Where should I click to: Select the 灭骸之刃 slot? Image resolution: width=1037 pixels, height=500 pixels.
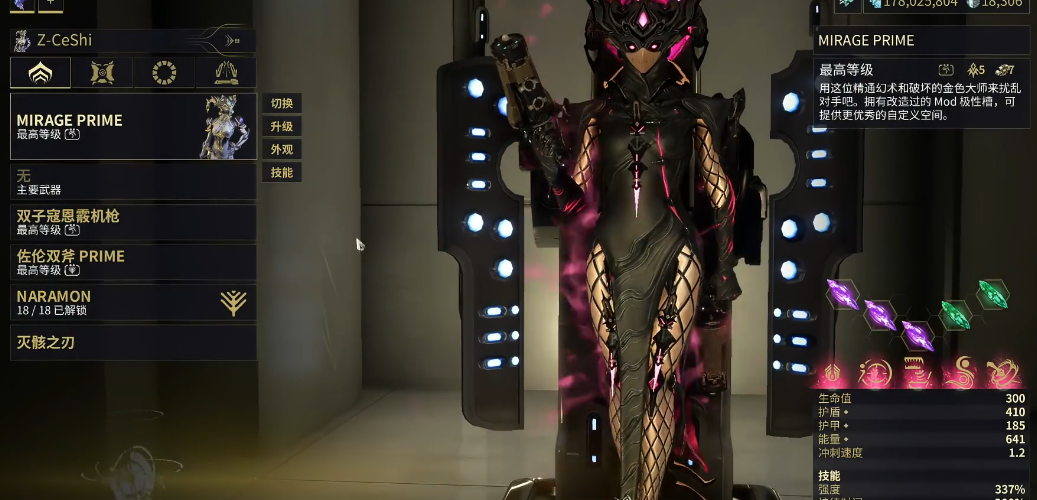133,343
